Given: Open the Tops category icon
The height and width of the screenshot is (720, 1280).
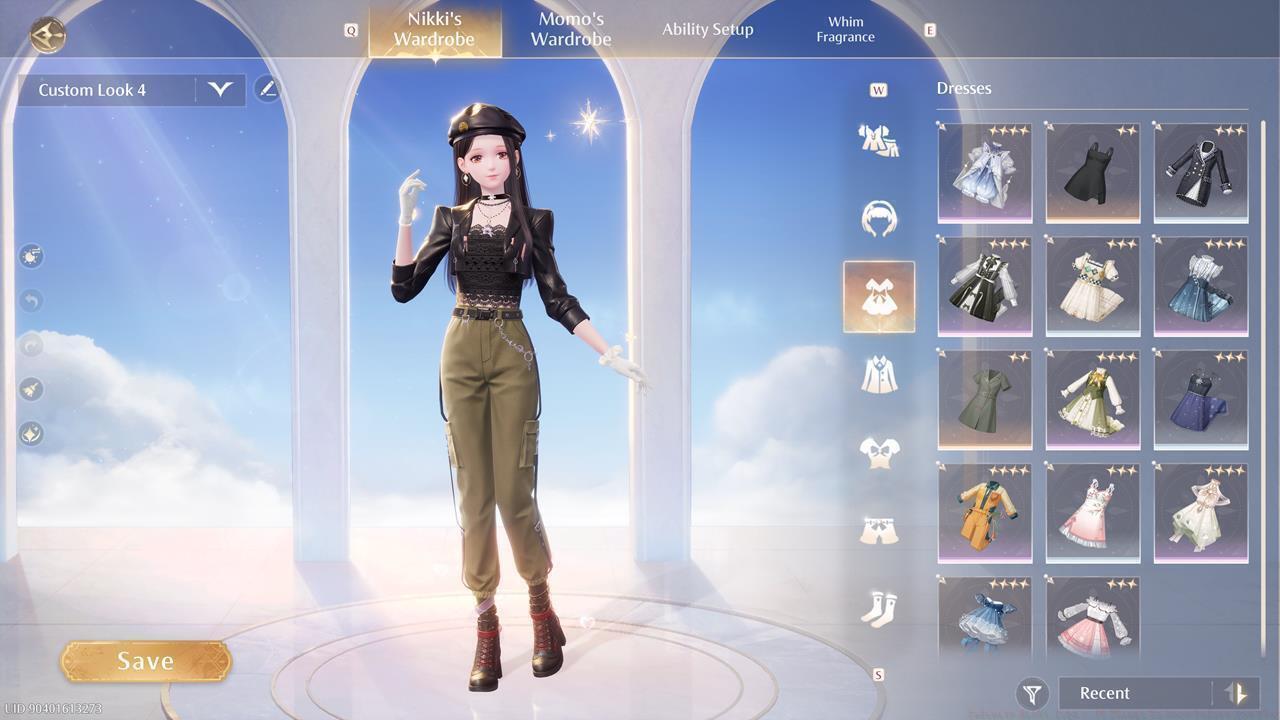Looking at the screenshot, I should pos(878,450).
